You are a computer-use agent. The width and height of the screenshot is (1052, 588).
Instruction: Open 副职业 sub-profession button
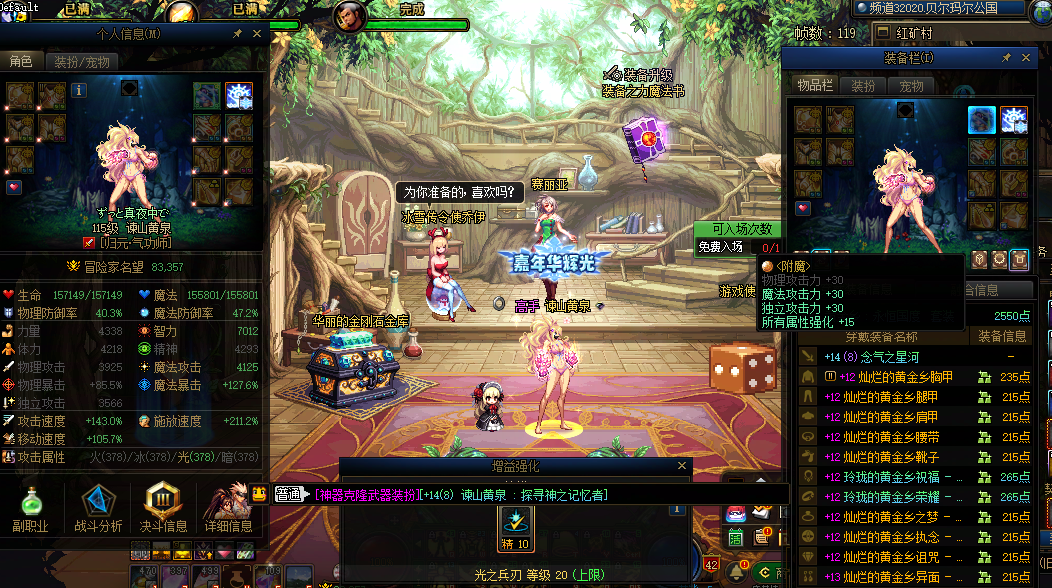click(30, 508)
